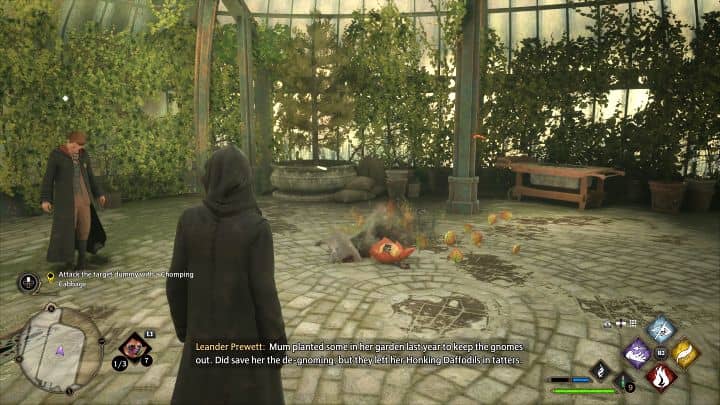Select the Chomping Cabbage item slot

(134, 348)
